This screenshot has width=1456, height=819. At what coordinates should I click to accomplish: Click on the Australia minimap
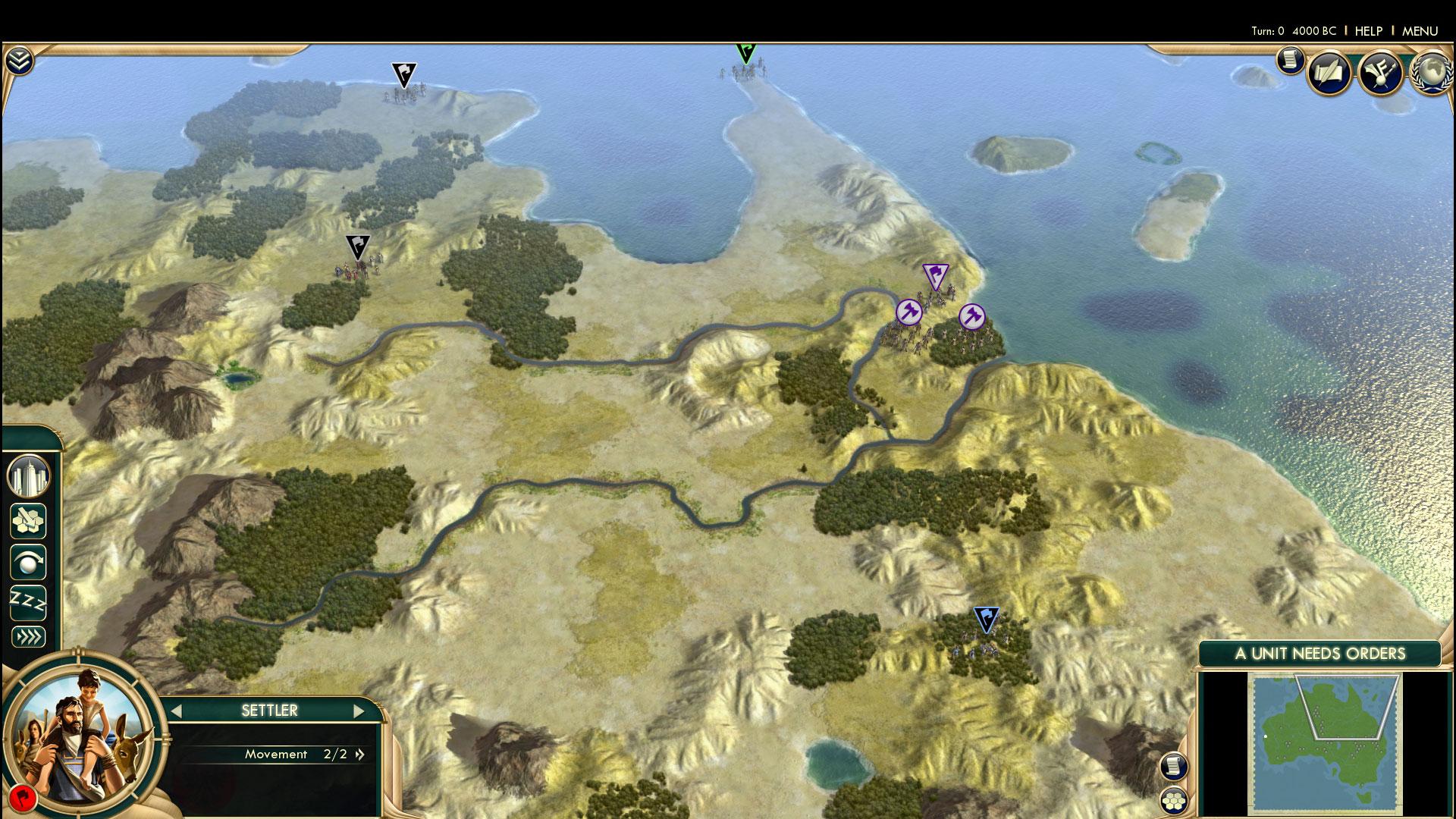(x=1324, y=742)
